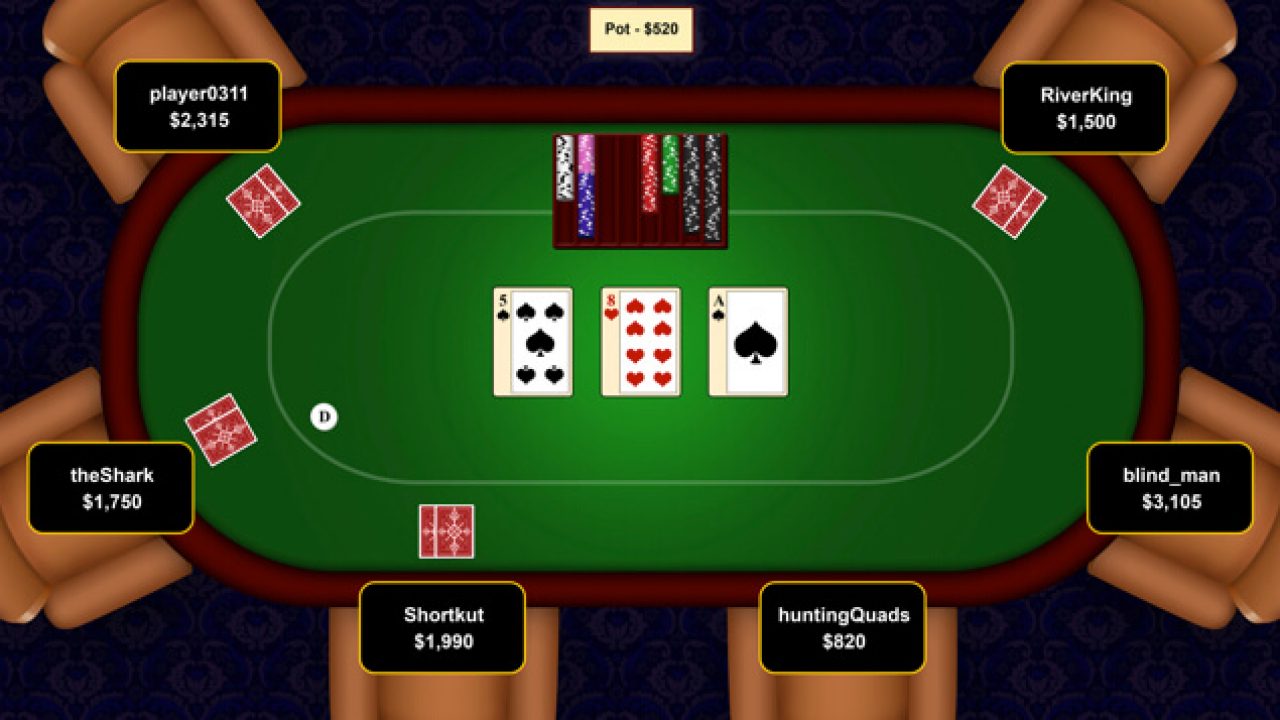Select the huntingQuads name plate
1280x720 pixels.
coord(844,628)
